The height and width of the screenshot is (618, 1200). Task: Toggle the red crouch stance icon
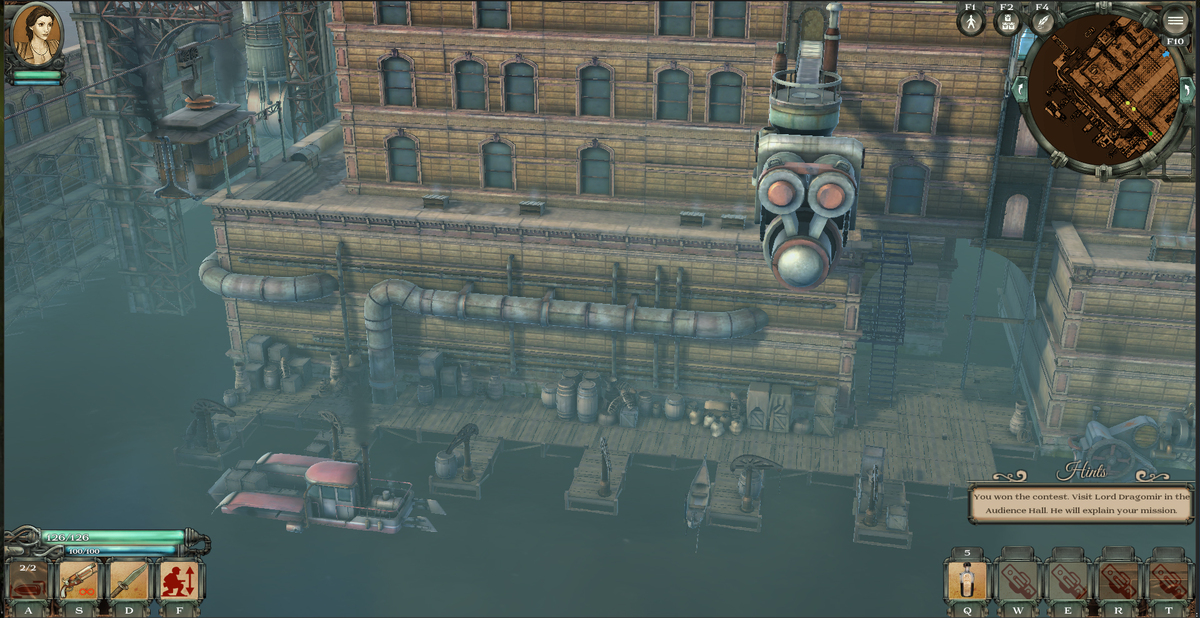point(180,582)
